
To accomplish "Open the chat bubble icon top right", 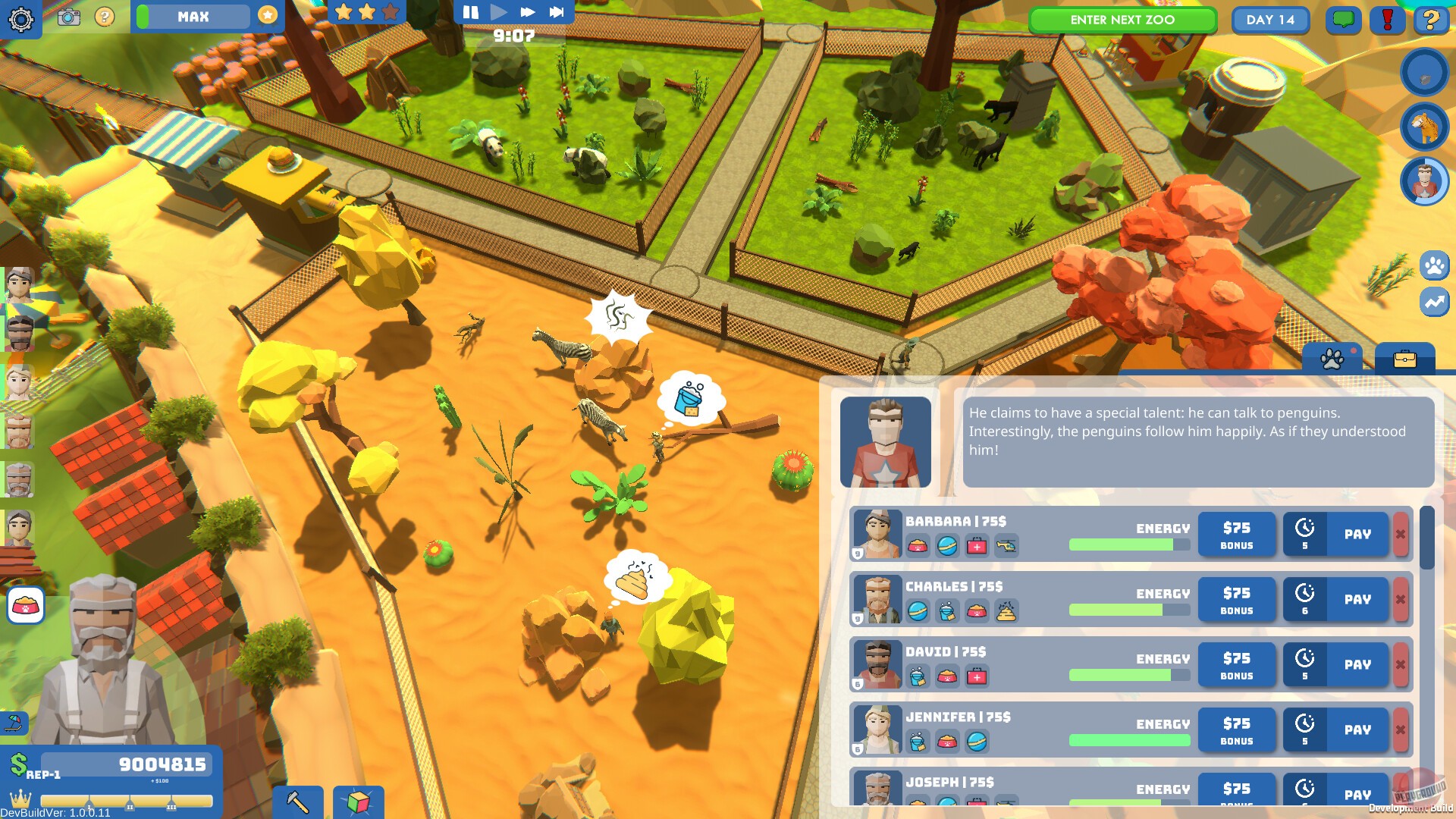I will (1342, 21).
